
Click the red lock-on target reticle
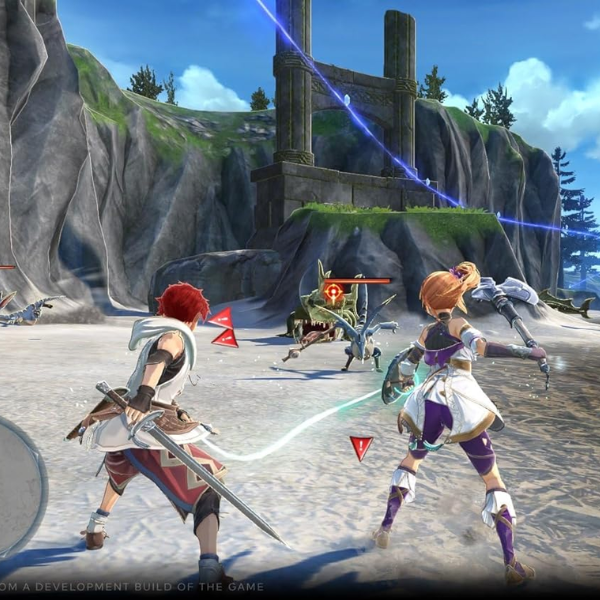(x=333, y=292)
